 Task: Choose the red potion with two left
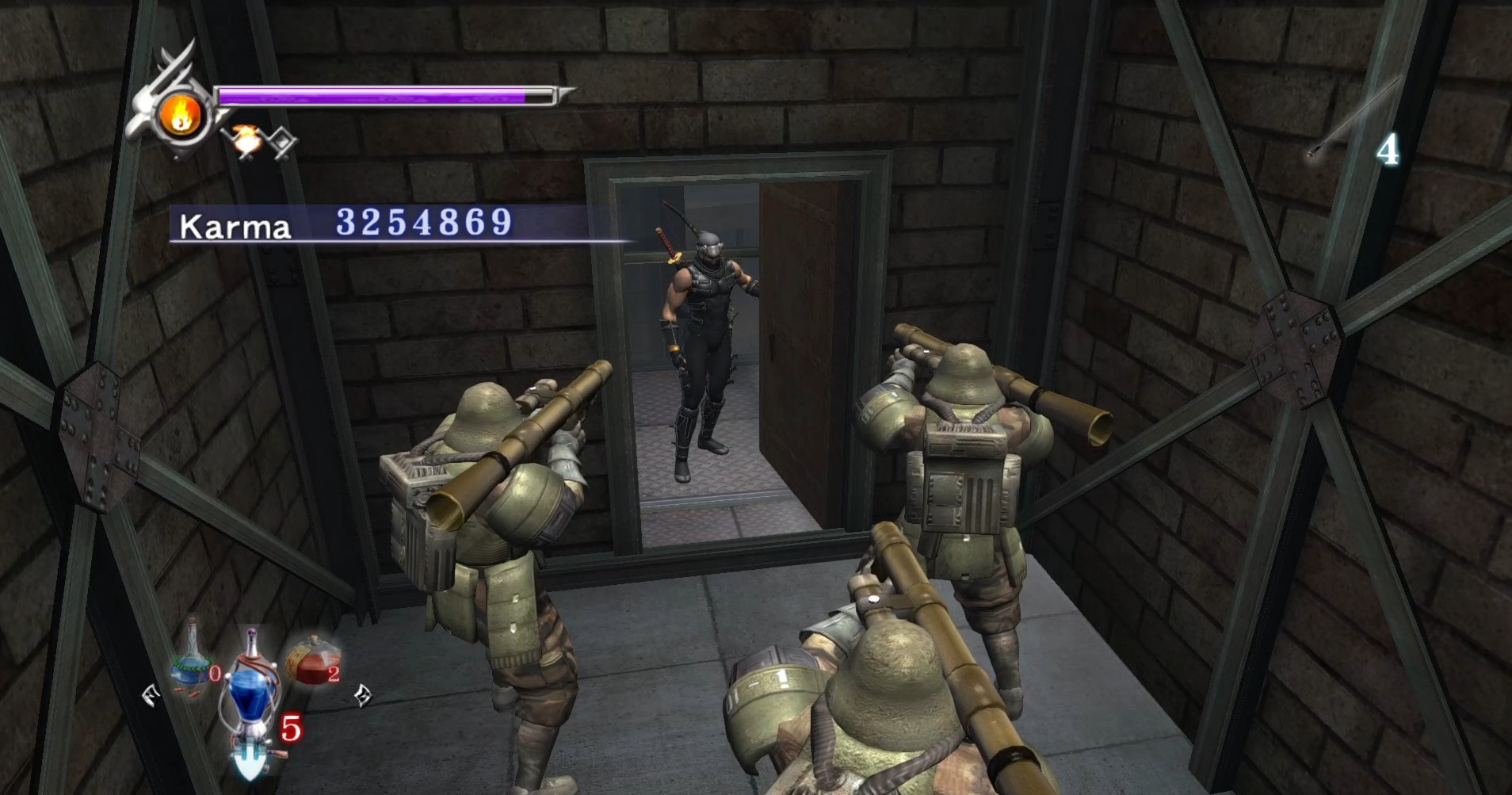311,660
